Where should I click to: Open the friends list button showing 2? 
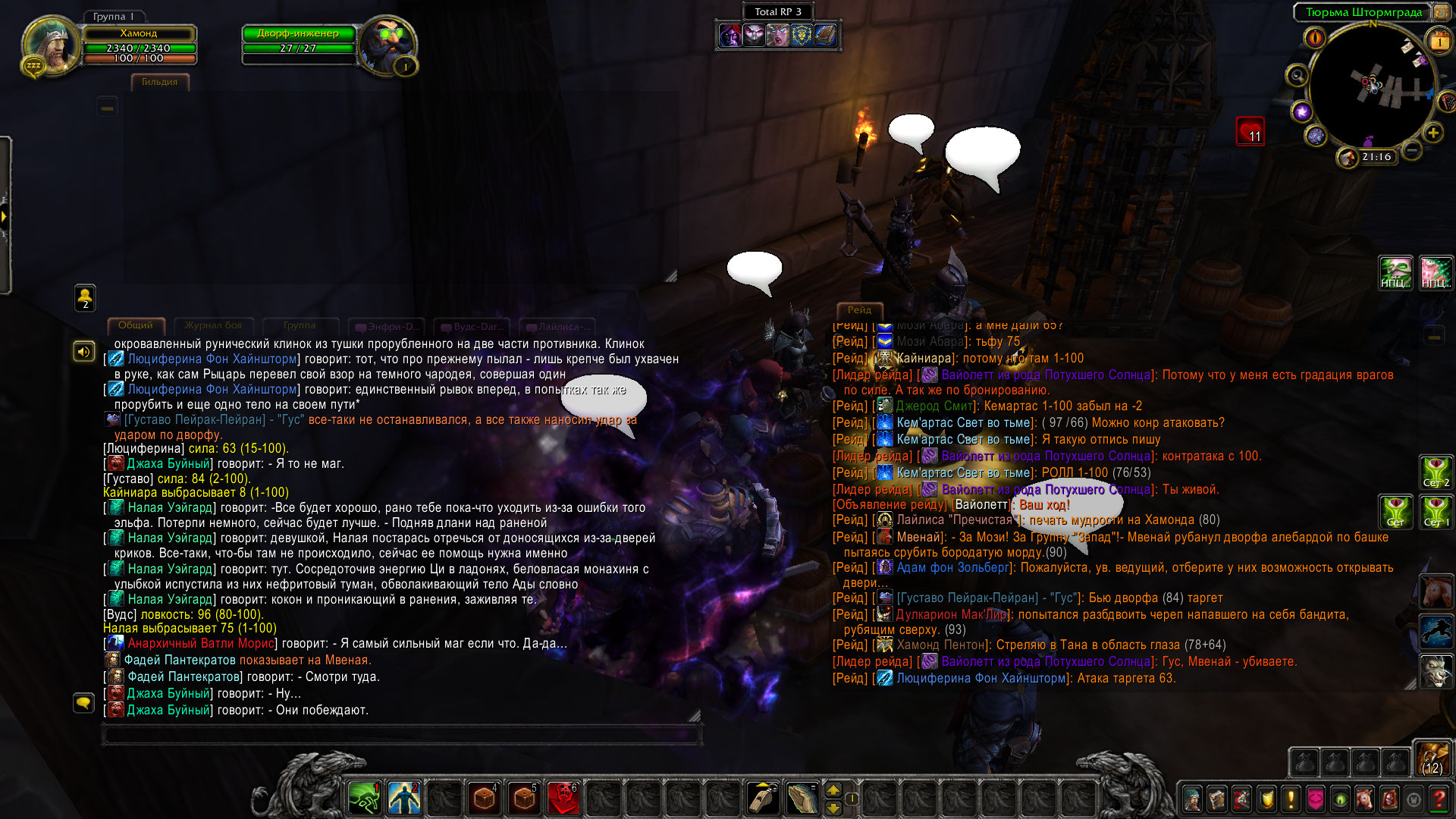point(85,297)
